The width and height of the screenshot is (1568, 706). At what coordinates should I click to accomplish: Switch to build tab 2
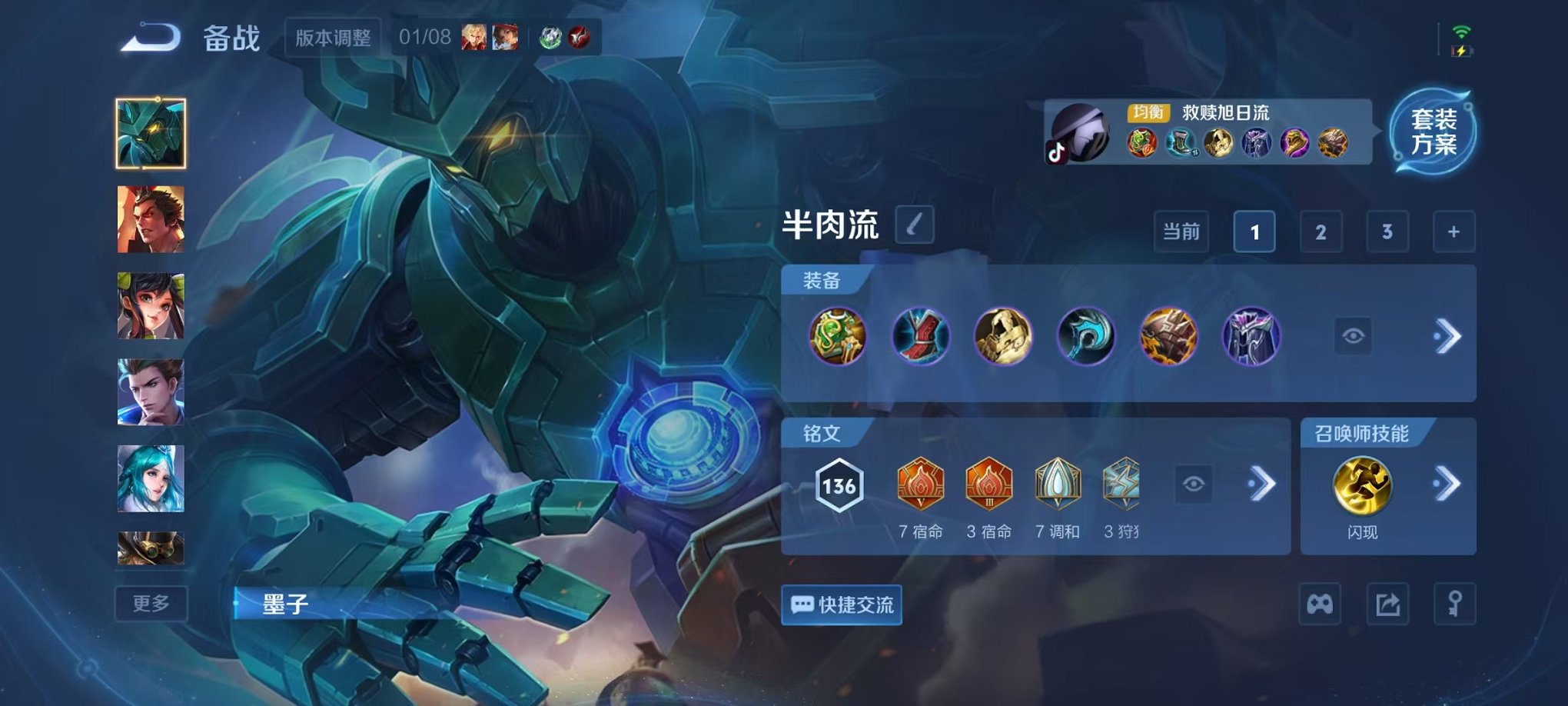pyautogui.click(x=1321, y=231)
